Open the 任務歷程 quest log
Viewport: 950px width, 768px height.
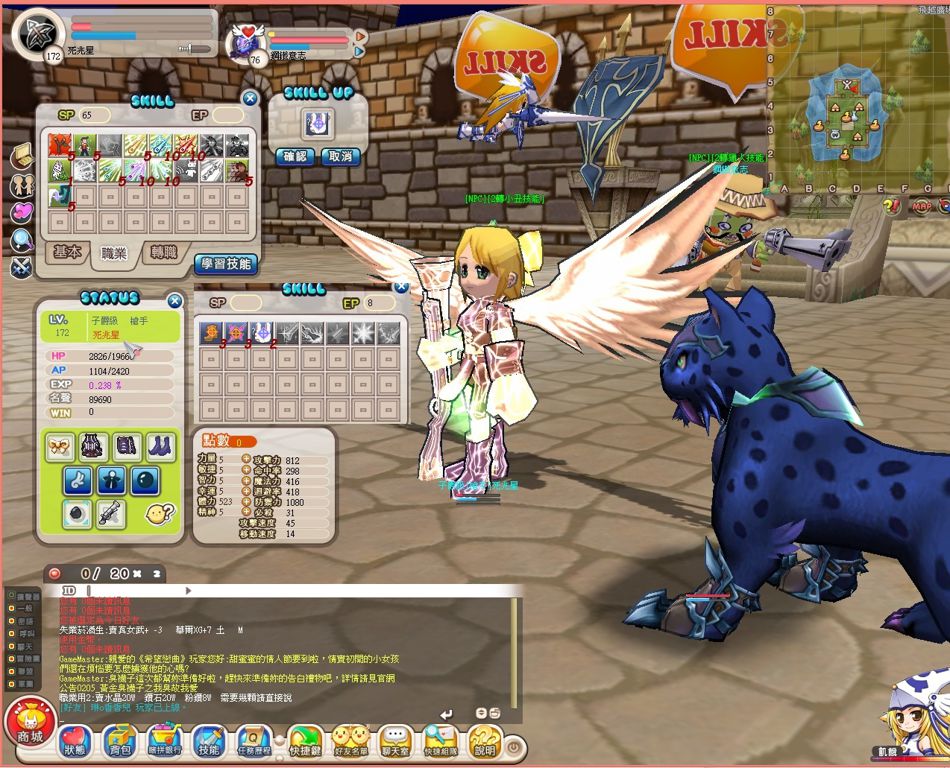(254, 742)
